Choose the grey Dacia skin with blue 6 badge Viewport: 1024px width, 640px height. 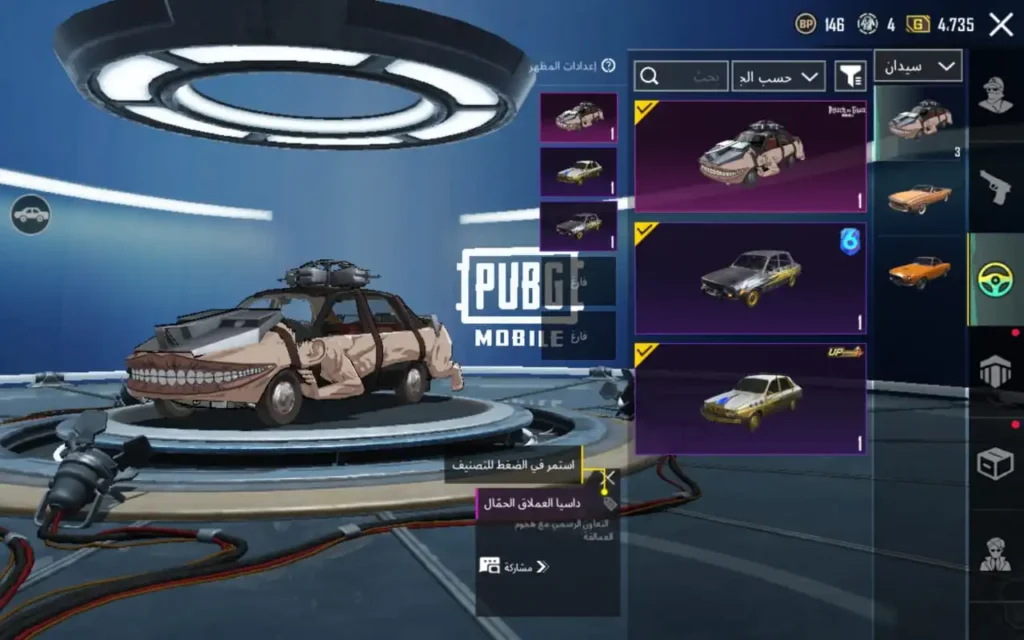750,277
